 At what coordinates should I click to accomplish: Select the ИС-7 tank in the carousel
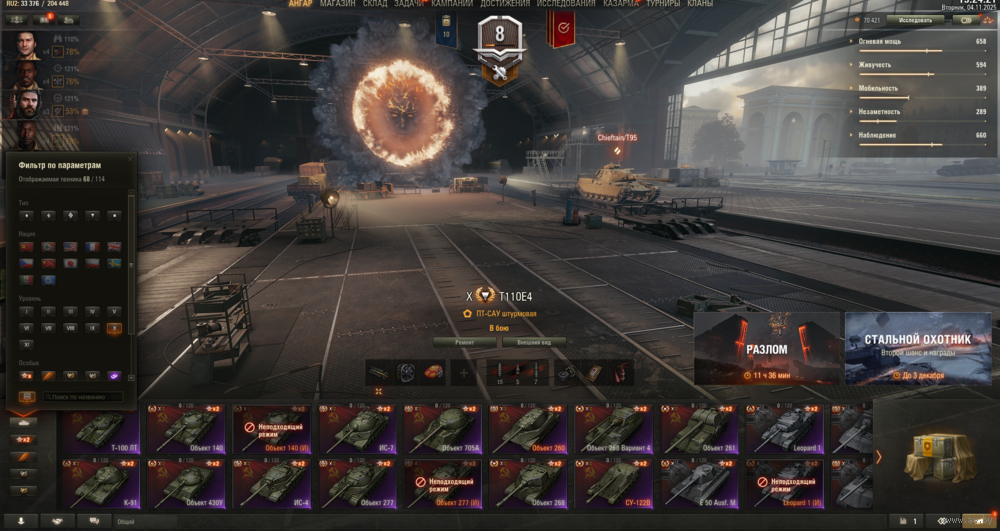[x=358, y=428]
